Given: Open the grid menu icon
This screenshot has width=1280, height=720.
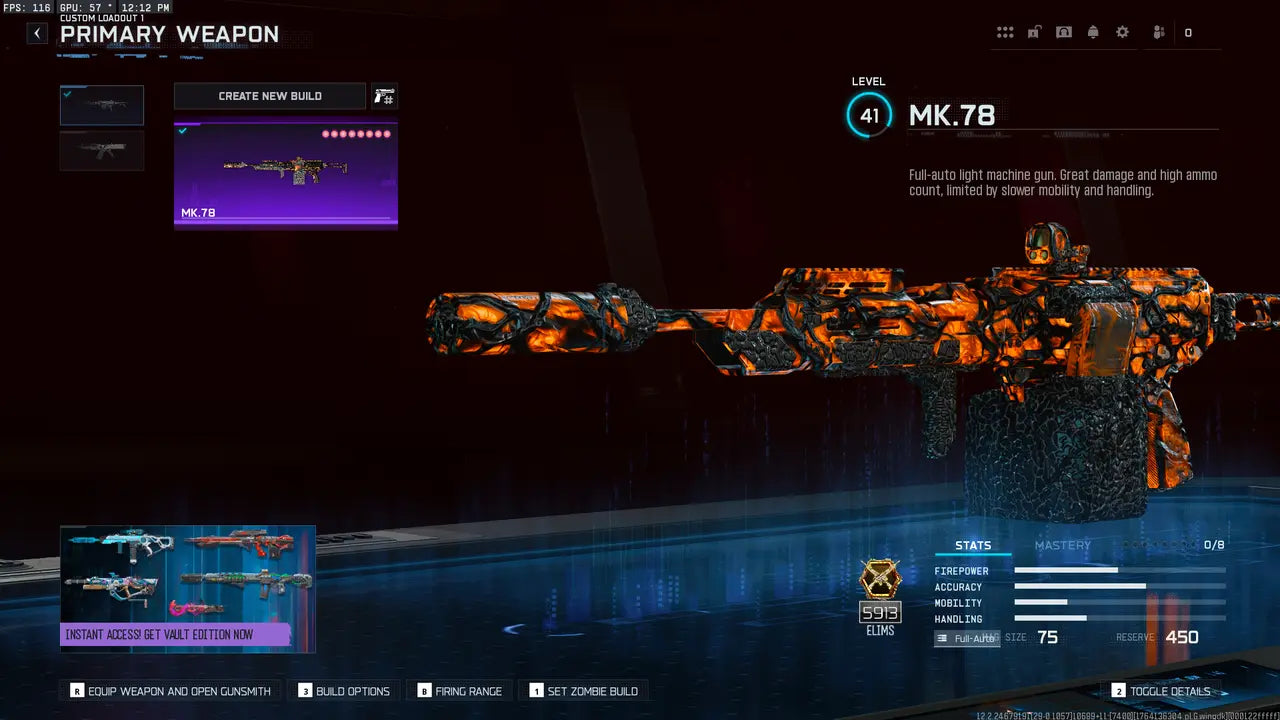Looking at the screenshot, I should tap(1005, 33).
